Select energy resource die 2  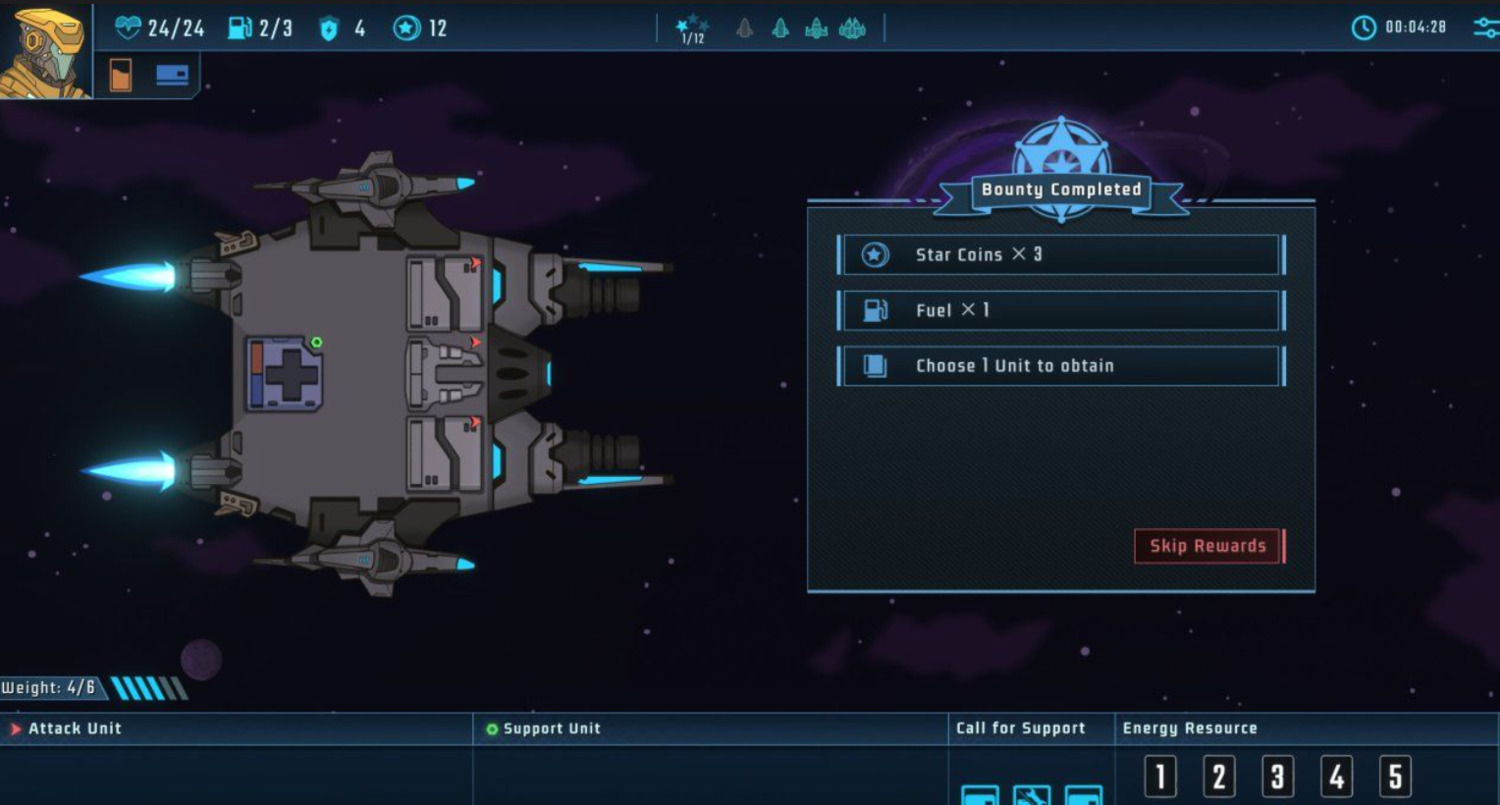[1219, 776]
